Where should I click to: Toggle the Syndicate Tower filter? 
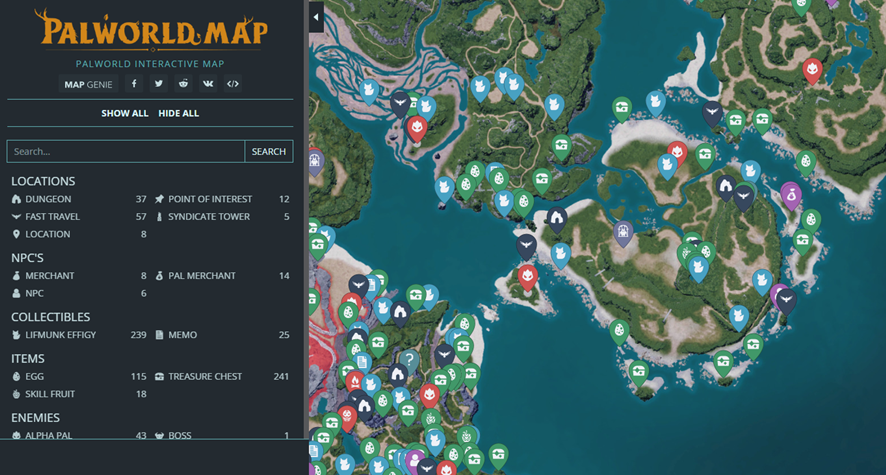tap(208, 216)
